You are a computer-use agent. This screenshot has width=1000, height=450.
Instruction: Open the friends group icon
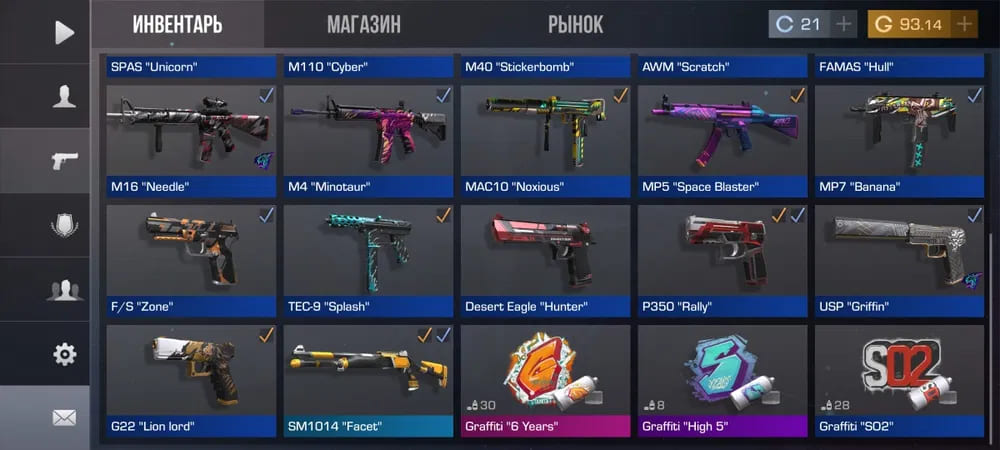click(64, 290)
